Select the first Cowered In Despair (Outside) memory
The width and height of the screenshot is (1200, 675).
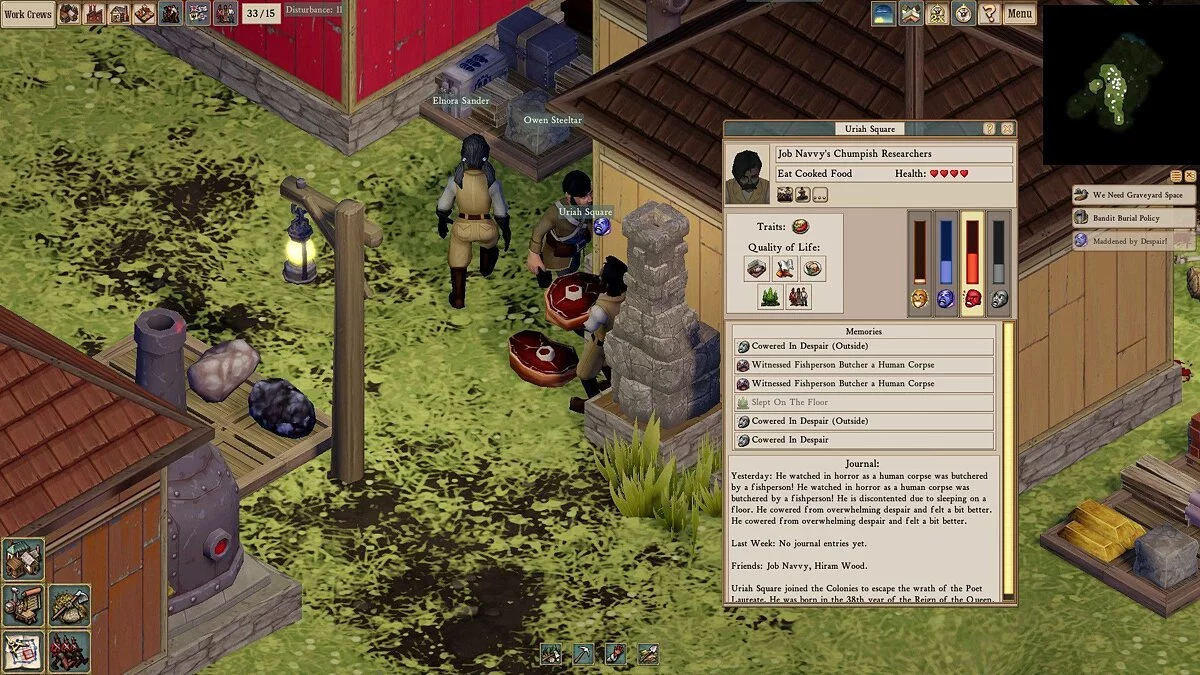tap(865, 347)
